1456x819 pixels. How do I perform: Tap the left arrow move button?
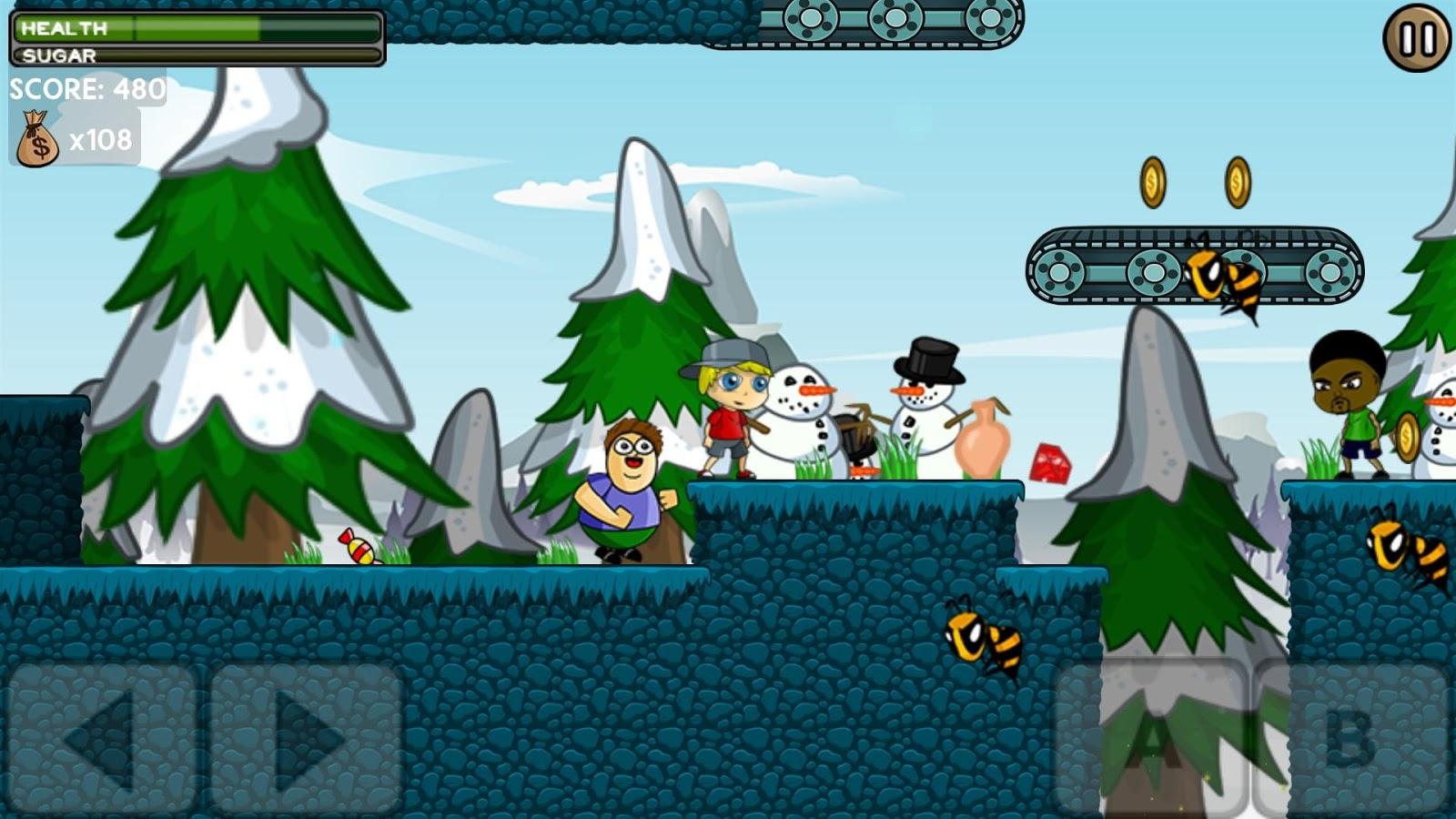pos(102,739)
